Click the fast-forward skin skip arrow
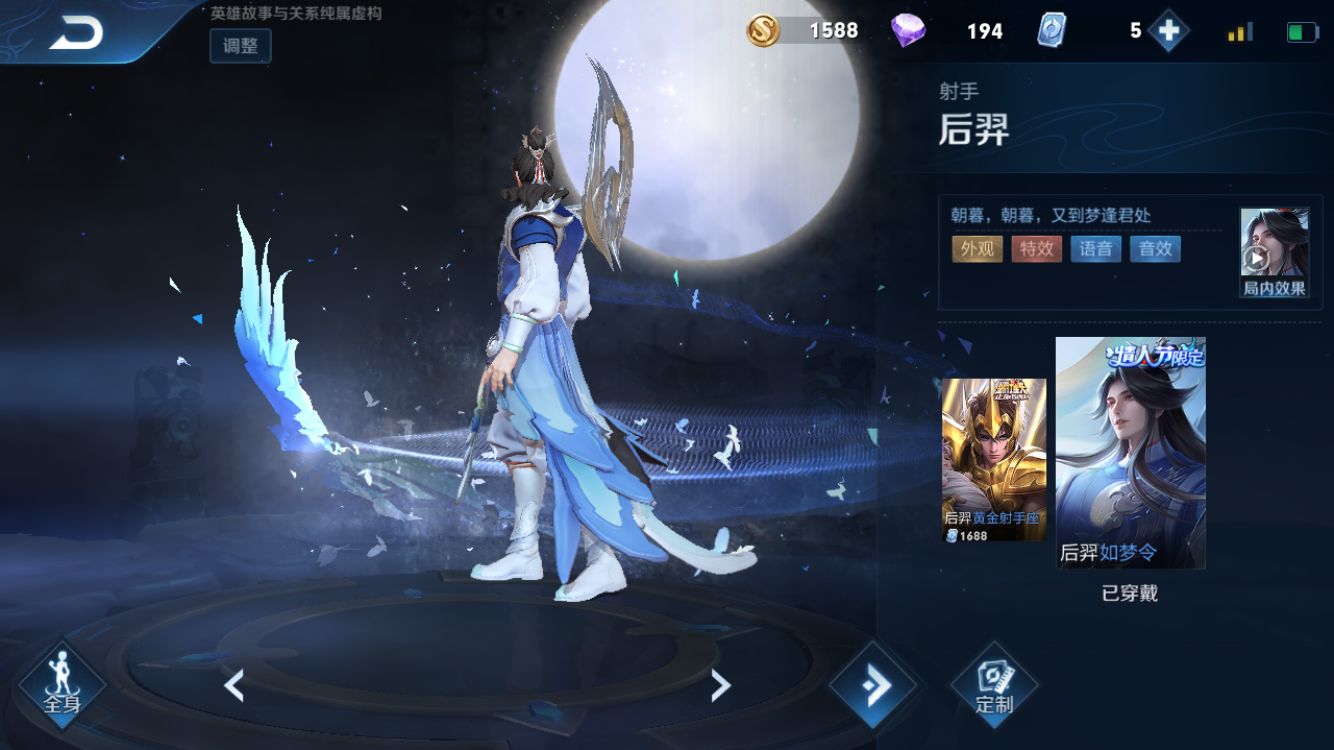 coord(874,686)
